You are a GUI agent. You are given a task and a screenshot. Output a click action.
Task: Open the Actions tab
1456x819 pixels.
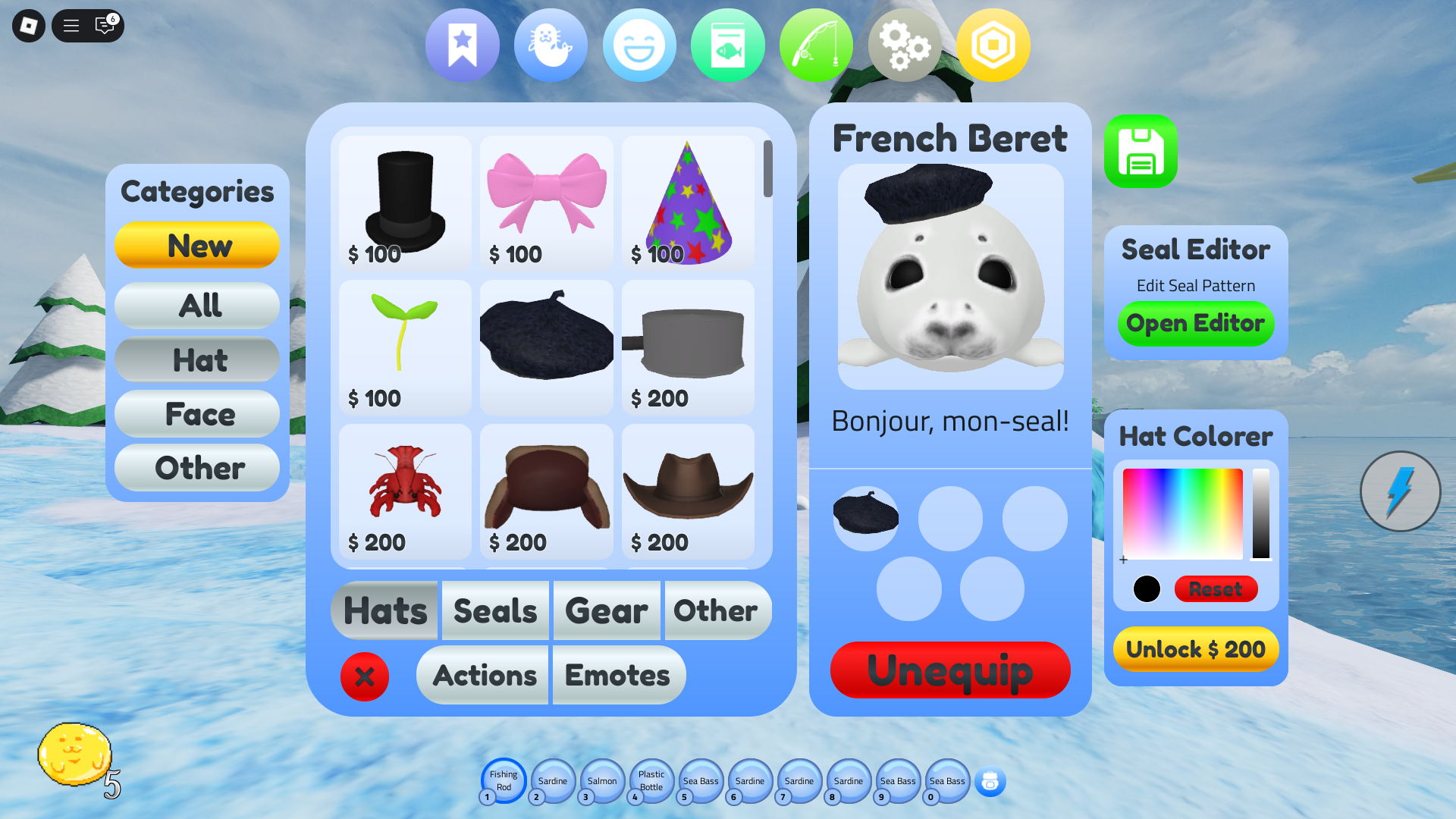[x=485, y=676]
